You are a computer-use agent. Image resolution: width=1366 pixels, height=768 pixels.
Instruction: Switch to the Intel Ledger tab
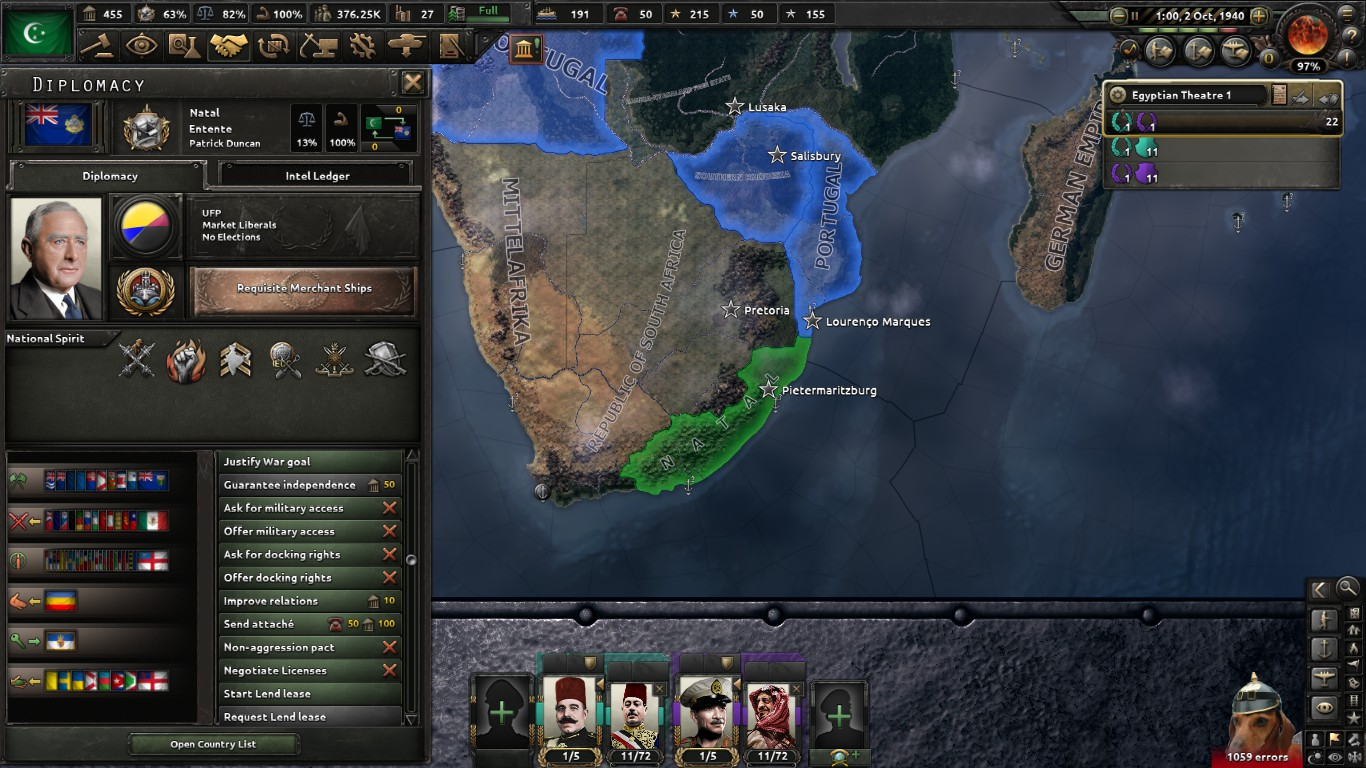[x=318, y=175]
